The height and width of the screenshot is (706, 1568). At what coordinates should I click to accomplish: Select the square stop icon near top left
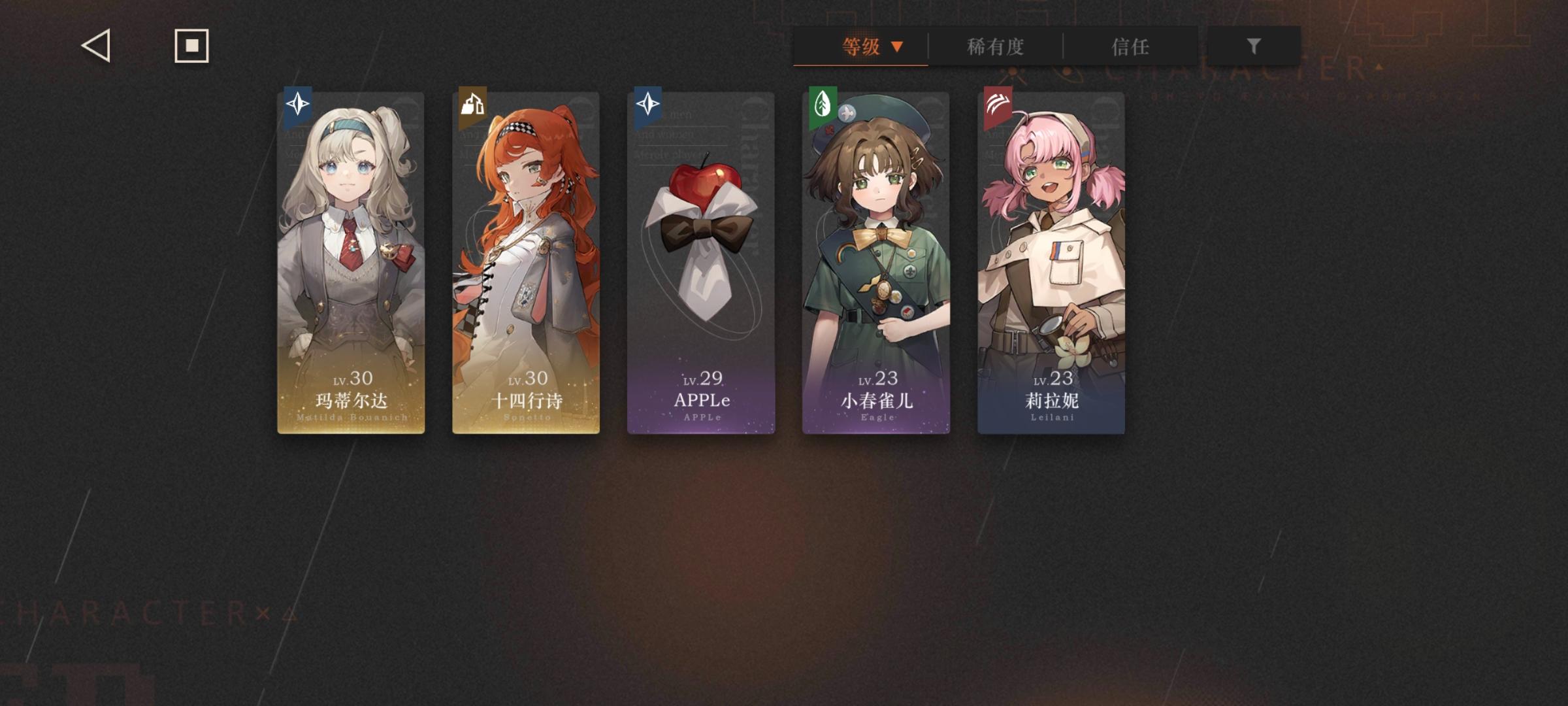189,46
